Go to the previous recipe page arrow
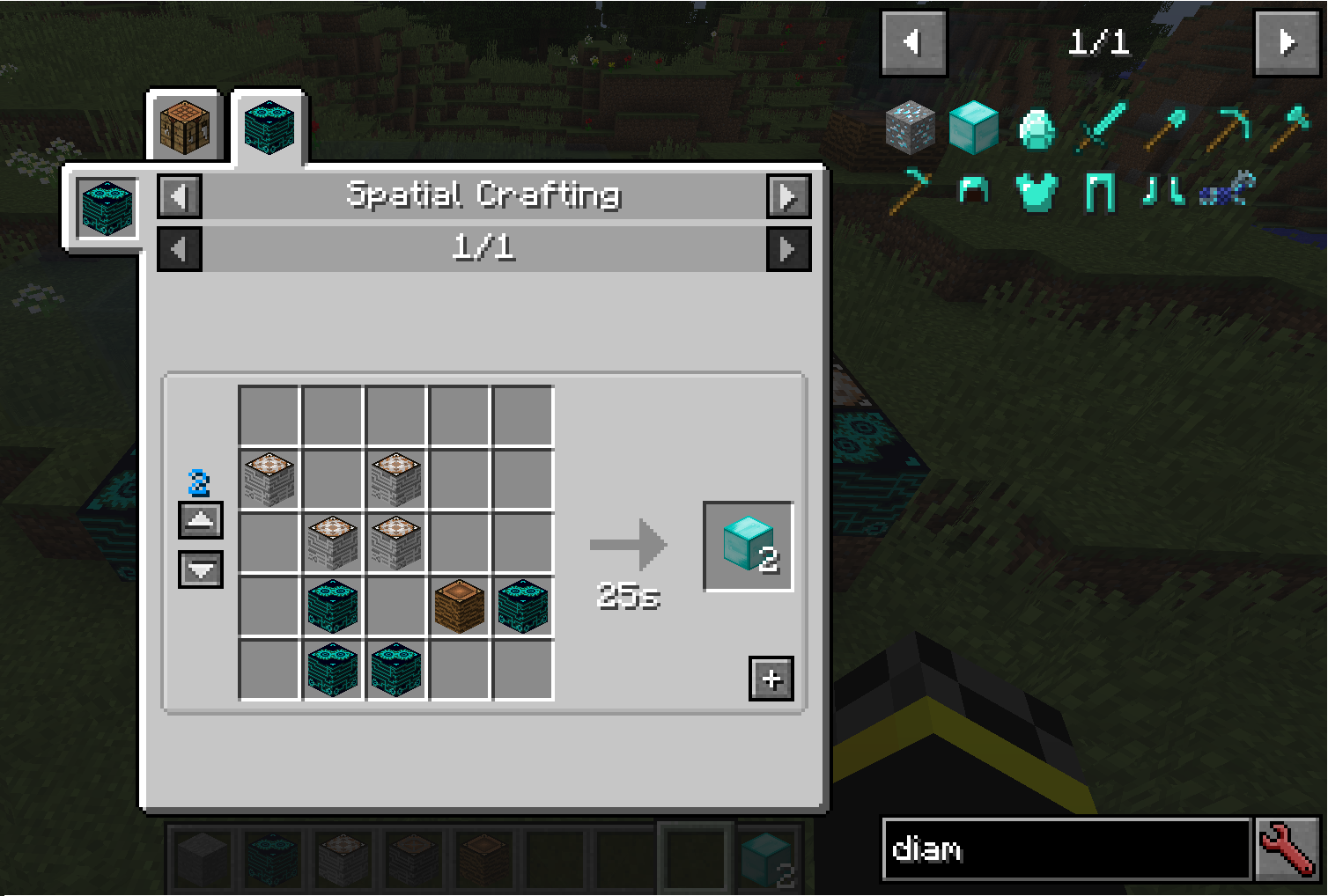Viewport: 1328px width, 896px height. tap(179, 248)
